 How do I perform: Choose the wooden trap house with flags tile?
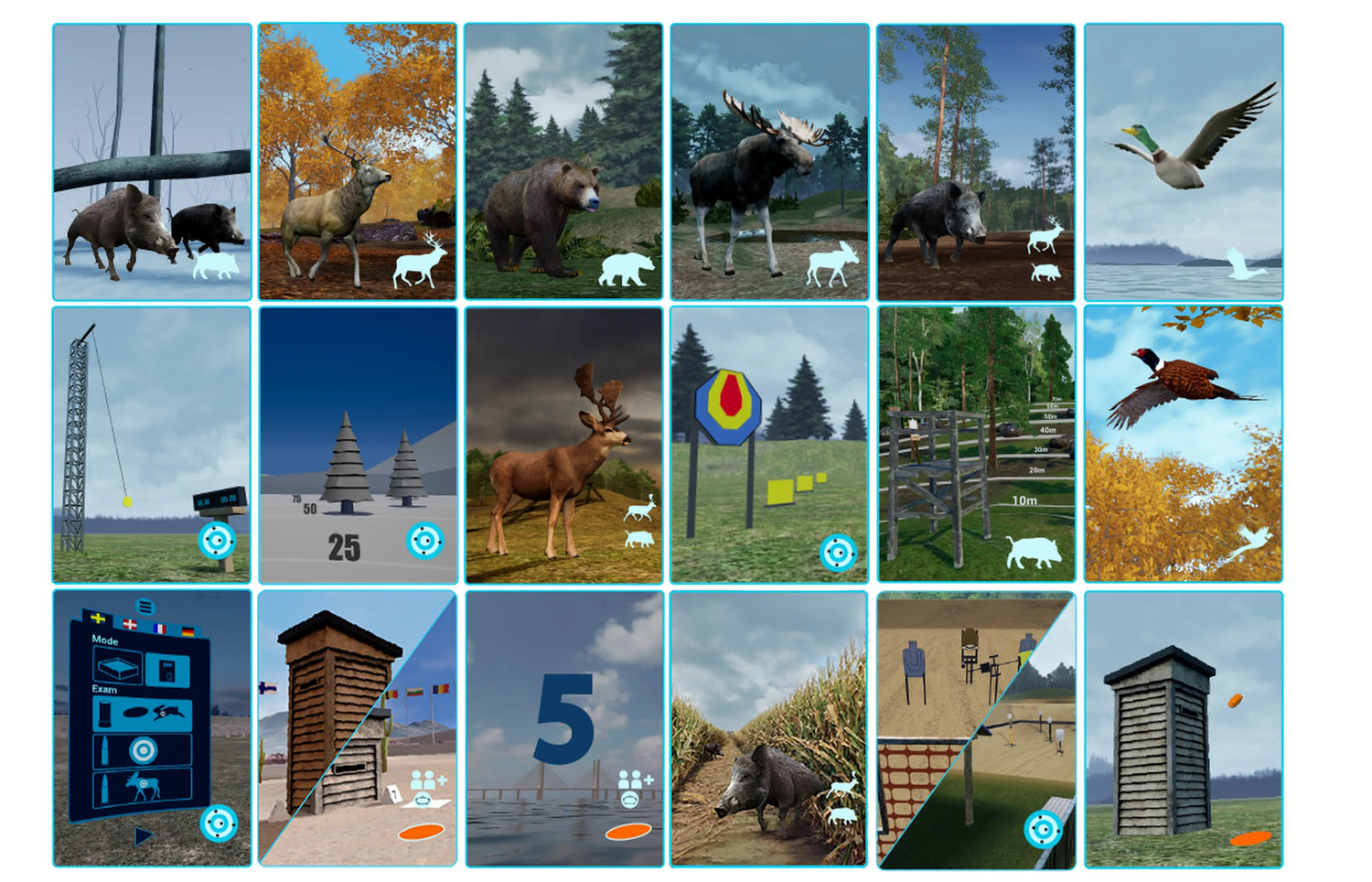coord(357,728)
